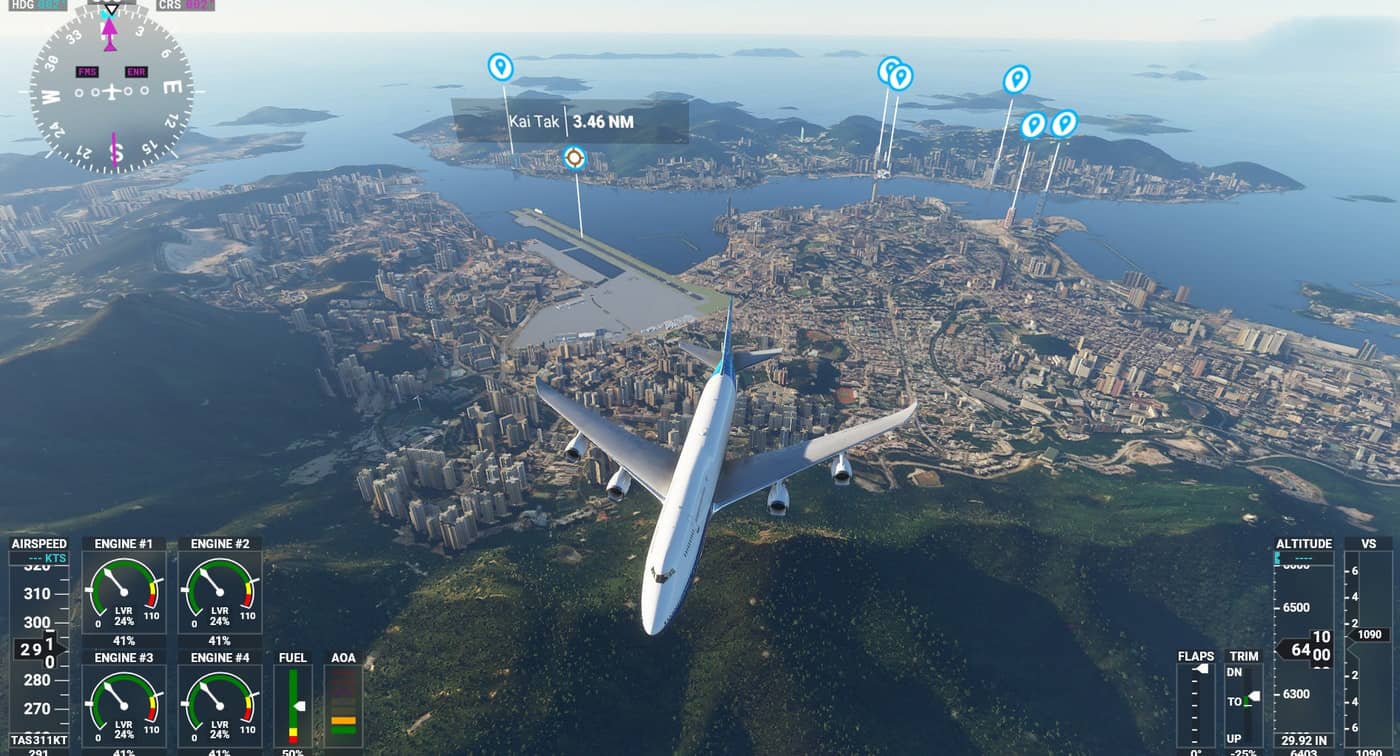This screenshot has width=1400, height=756.
Task: Select the Kai Tak distance label
Action: click(x=570, y=122)
